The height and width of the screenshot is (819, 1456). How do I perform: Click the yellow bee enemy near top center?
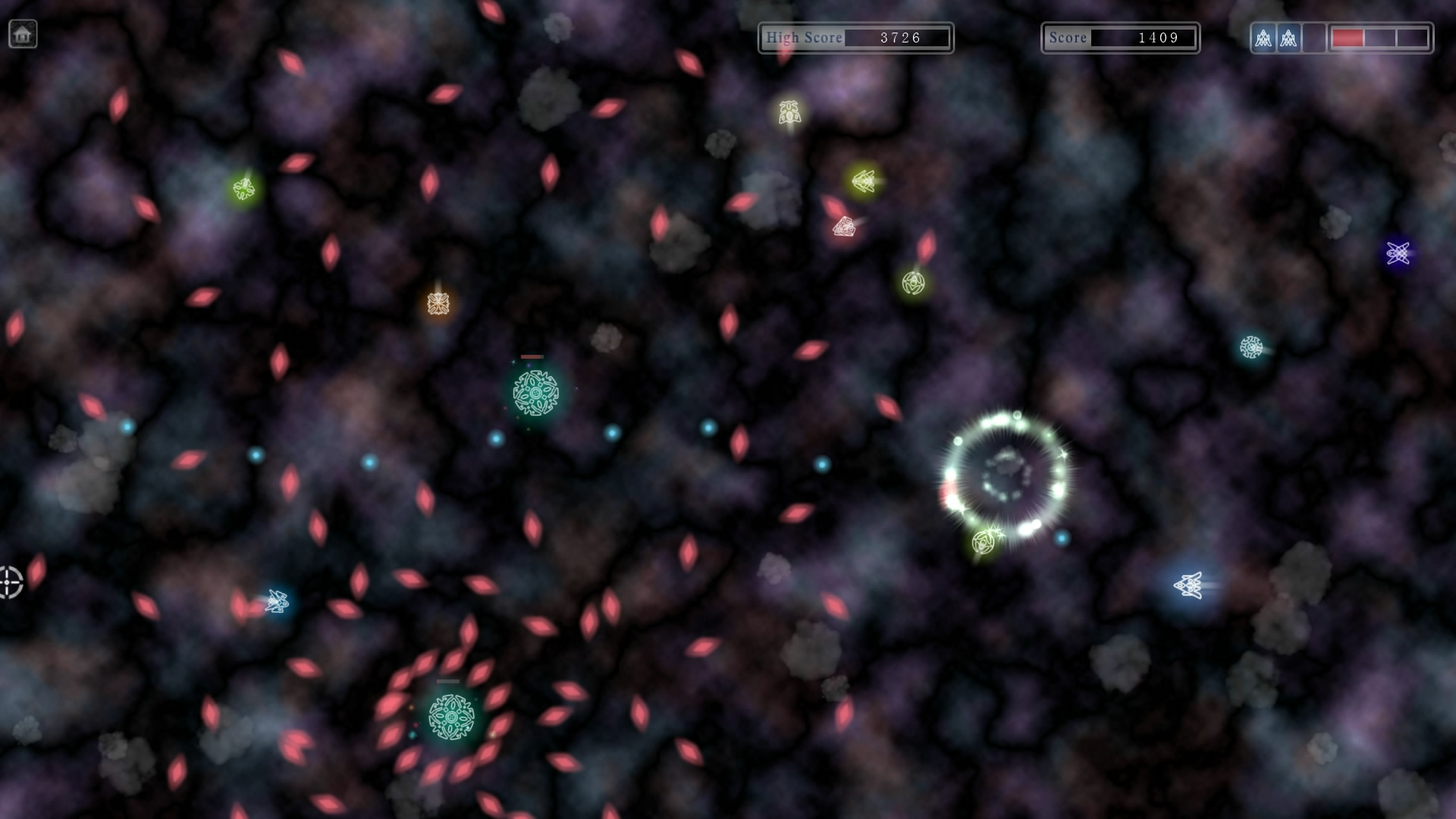tap(789, 112)
